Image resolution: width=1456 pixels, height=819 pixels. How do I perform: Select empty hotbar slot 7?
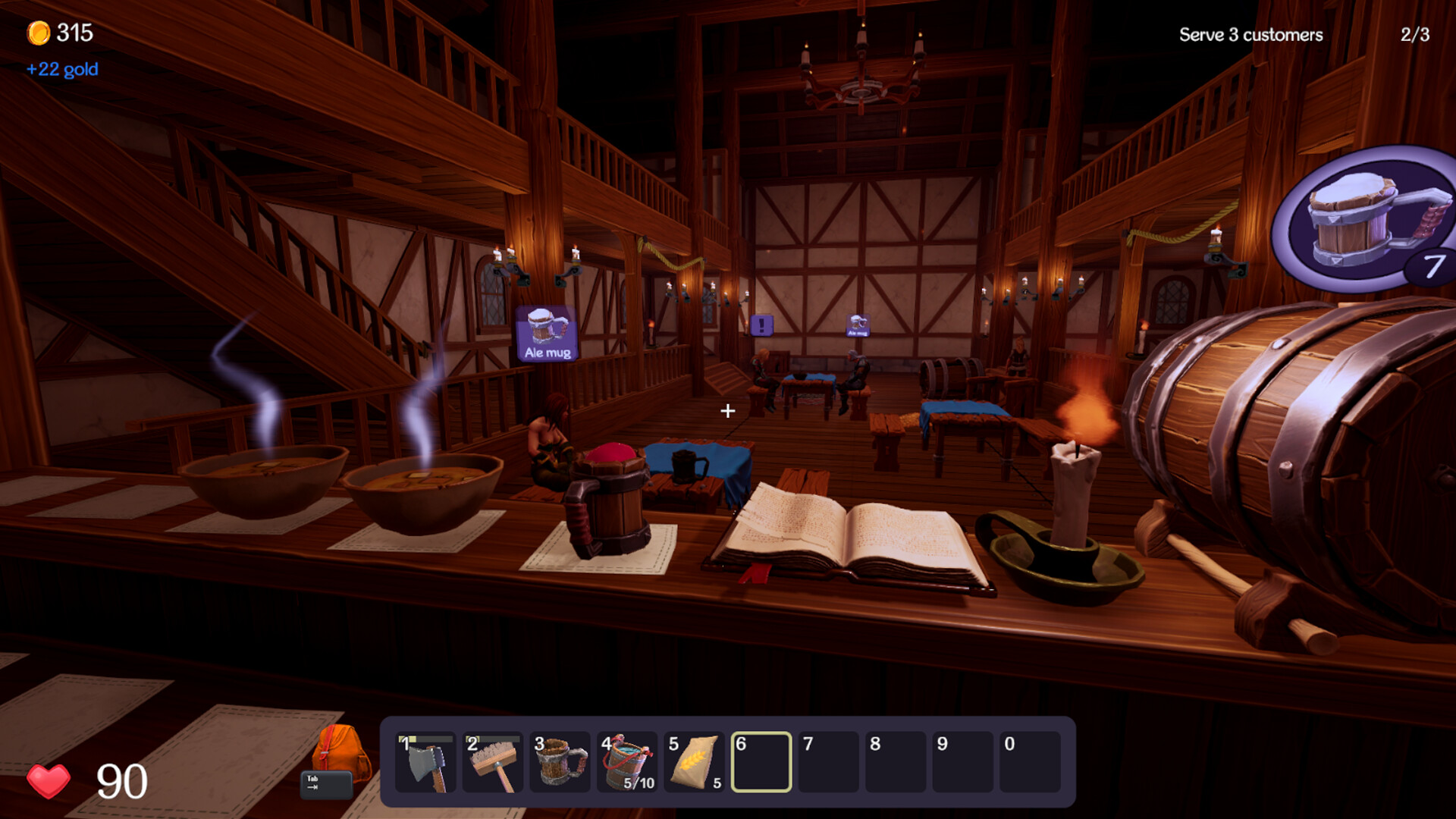(827, 762)
